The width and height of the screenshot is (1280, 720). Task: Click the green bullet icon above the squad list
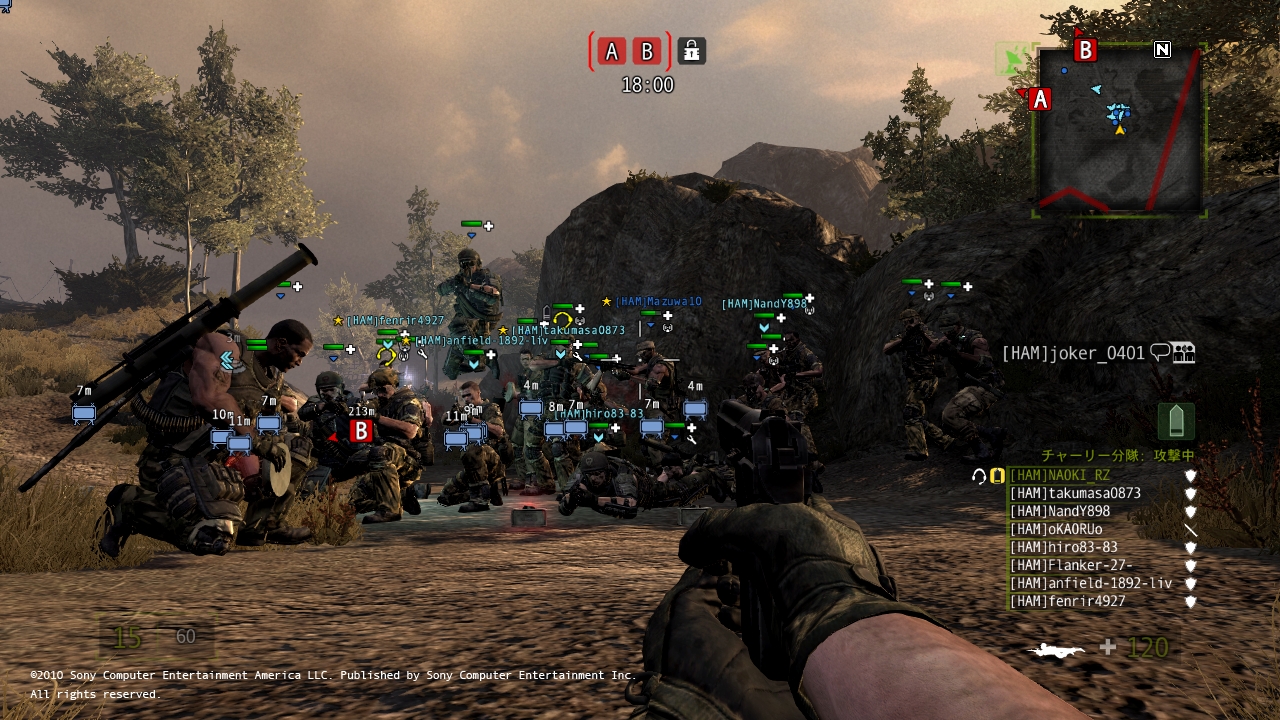(1176, 421)
